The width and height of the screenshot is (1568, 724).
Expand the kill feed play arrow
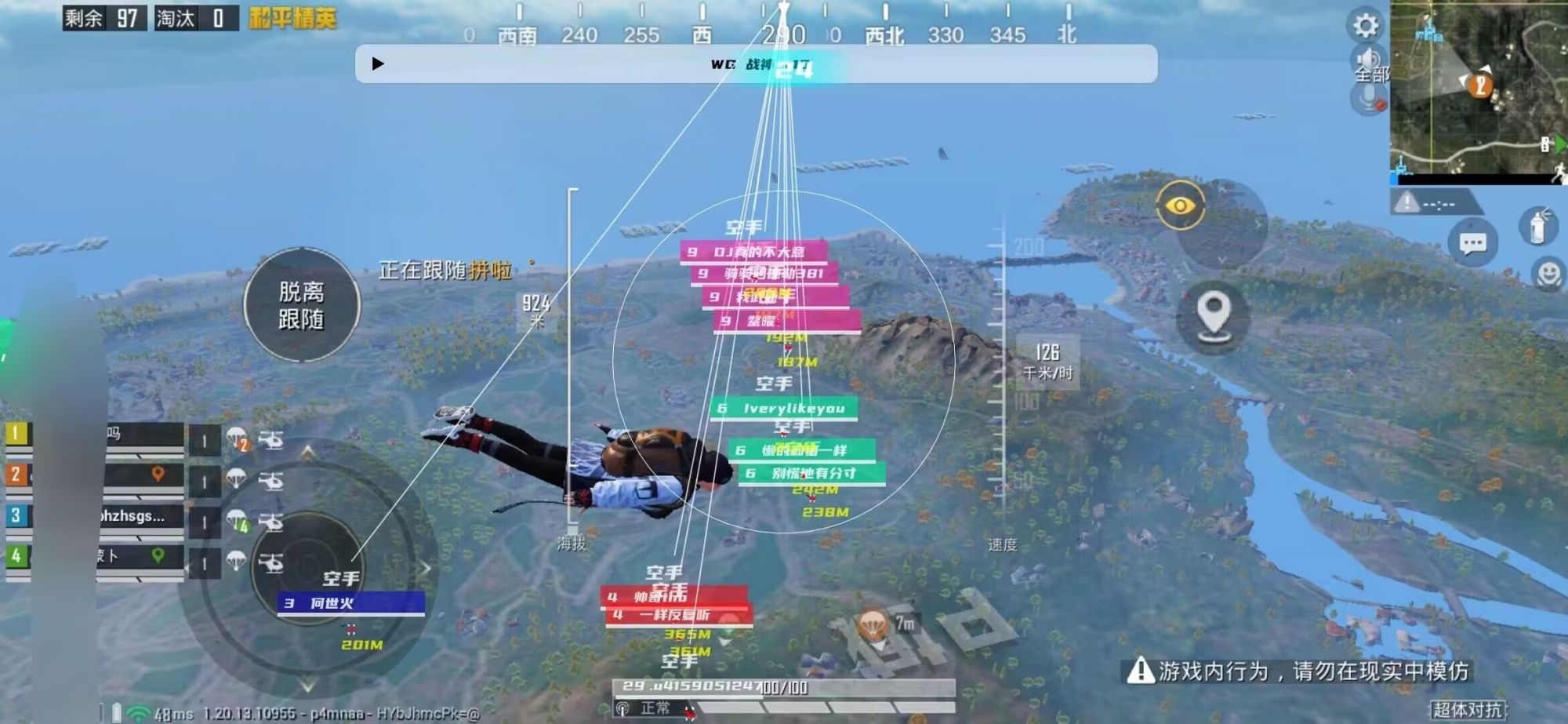379,63
